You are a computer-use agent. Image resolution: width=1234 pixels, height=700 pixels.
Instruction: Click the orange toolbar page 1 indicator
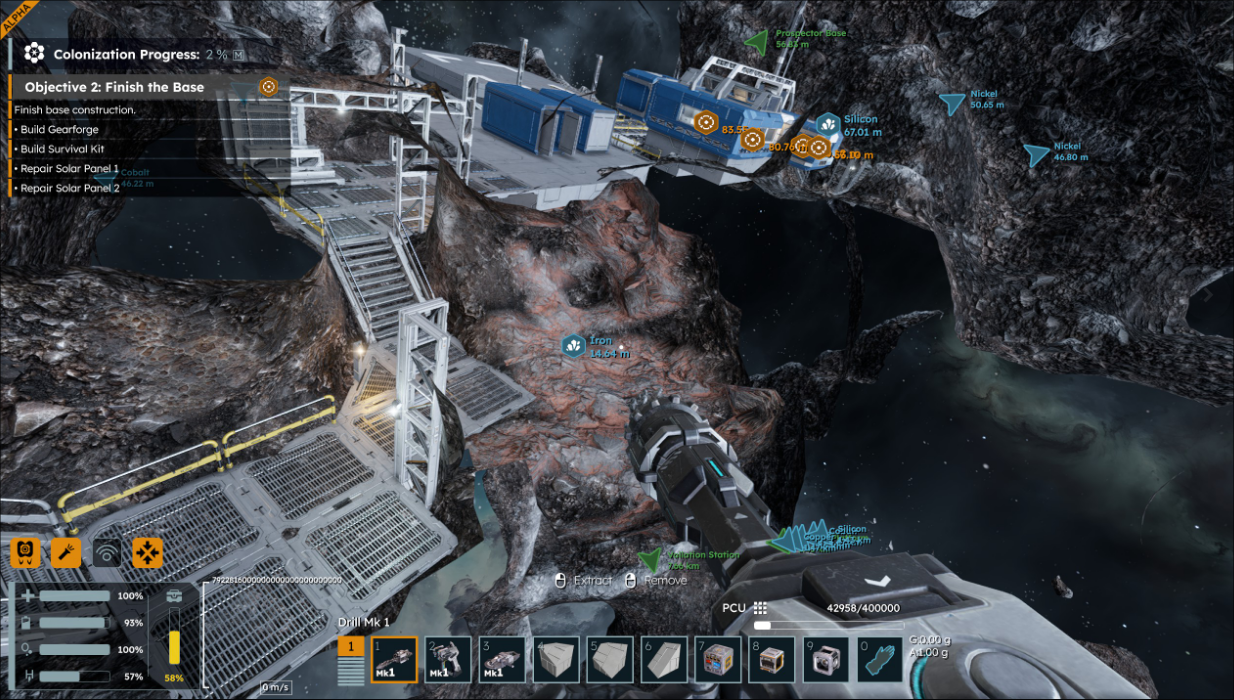pos(351,648)
